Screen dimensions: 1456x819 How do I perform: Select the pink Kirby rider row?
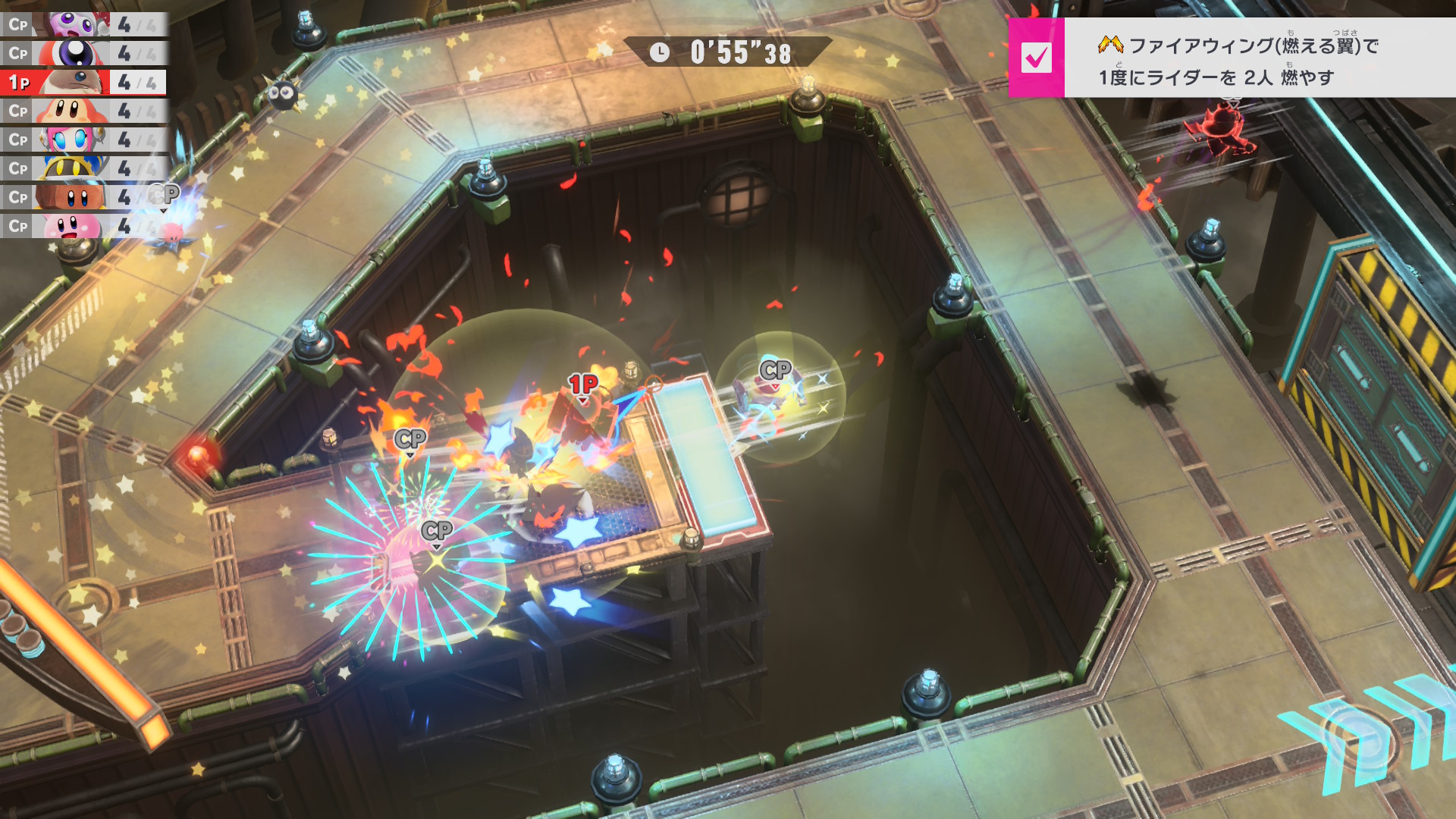pos(83,226)
